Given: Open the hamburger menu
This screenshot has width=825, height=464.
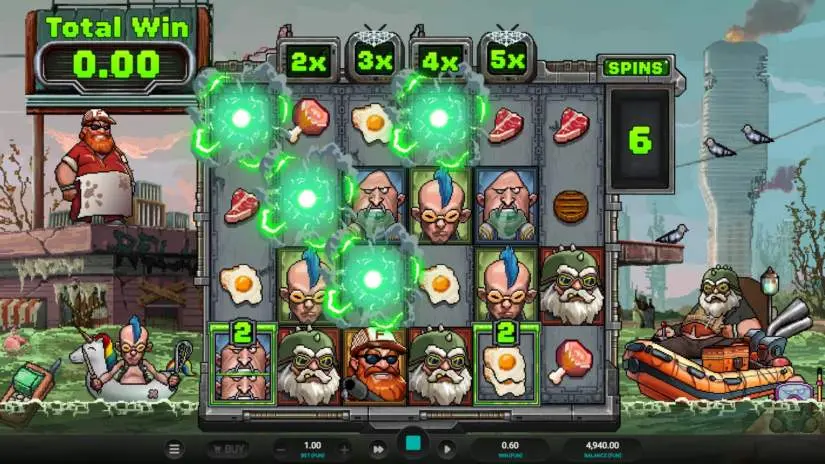Looking at the screenshot, I should tap(175, 449).
